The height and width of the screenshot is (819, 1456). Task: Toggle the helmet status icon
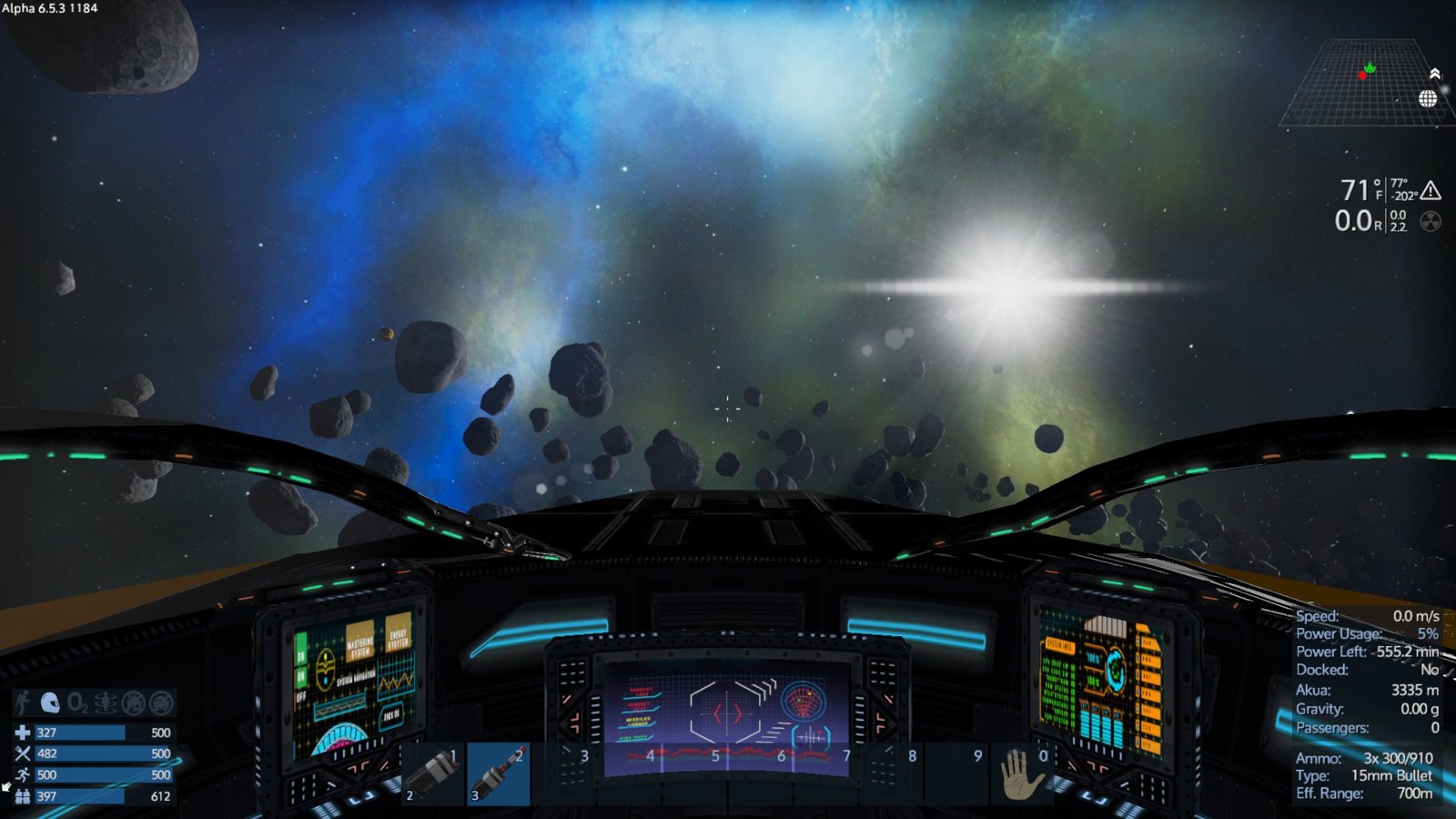(50, 703)
